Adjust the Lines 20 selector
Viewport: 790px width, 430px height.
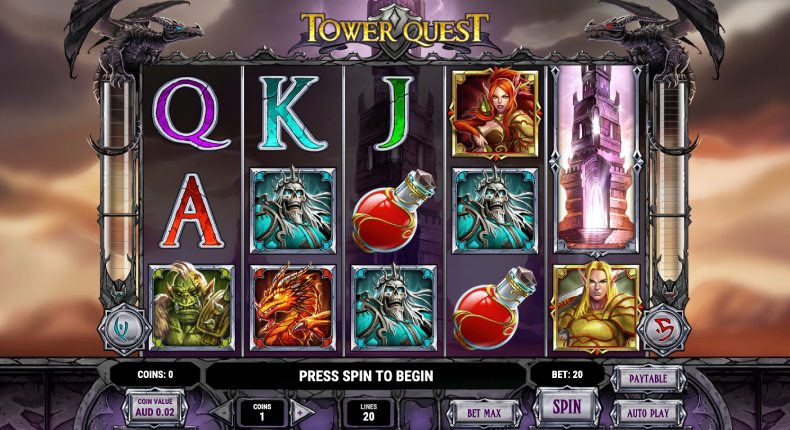click(368, 411)
